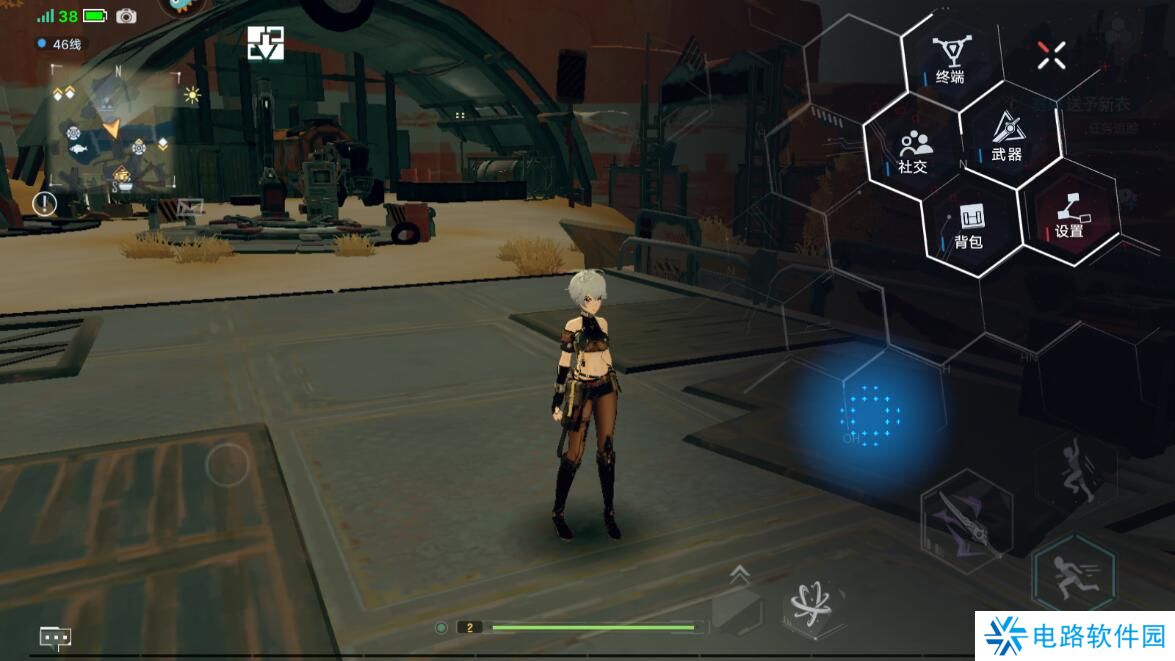Viewport: 1175px width, 661px height.
Task: Click the mail envelope icon below the minimap
Action: click(190, 207)
